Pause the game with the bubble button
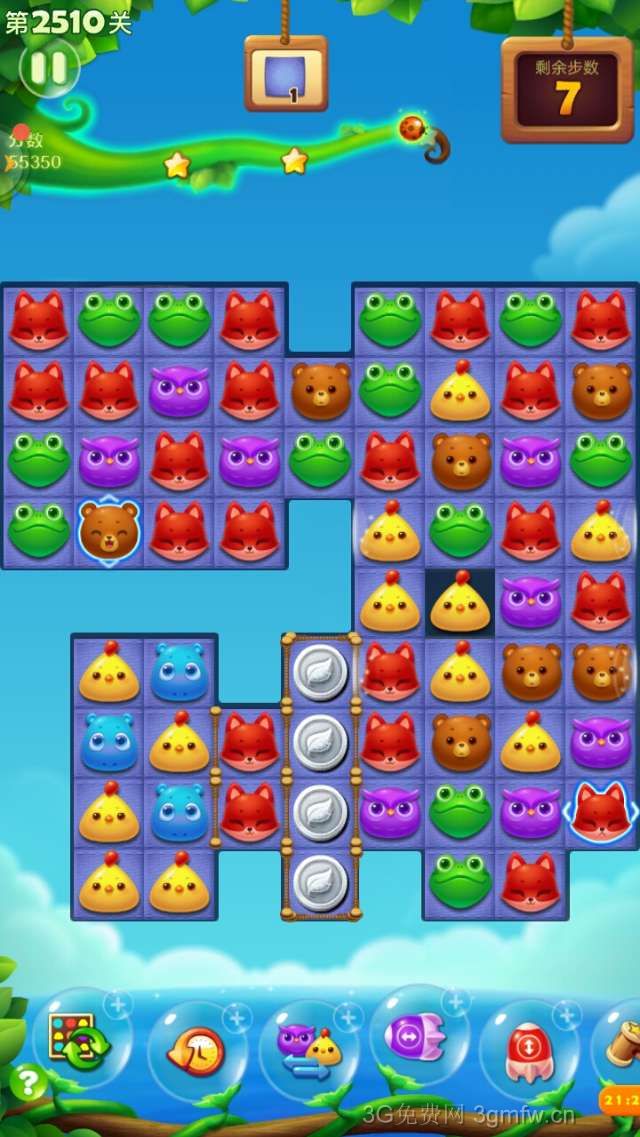This screenshot has width=640, height=1137. pyautogui.click(x=49, y=68)
